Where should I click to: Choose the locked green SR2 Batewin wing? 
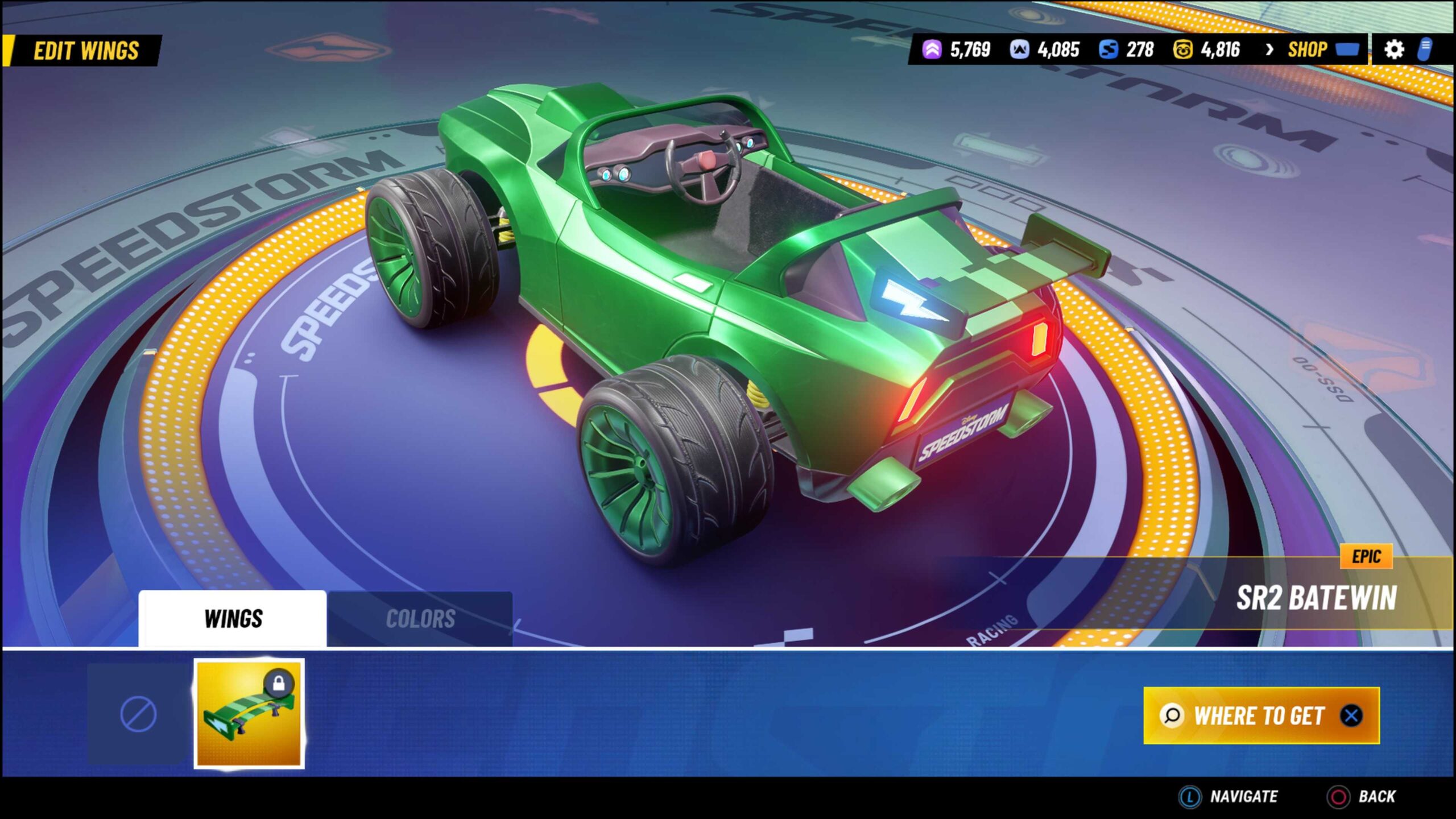tap(249, 714)
